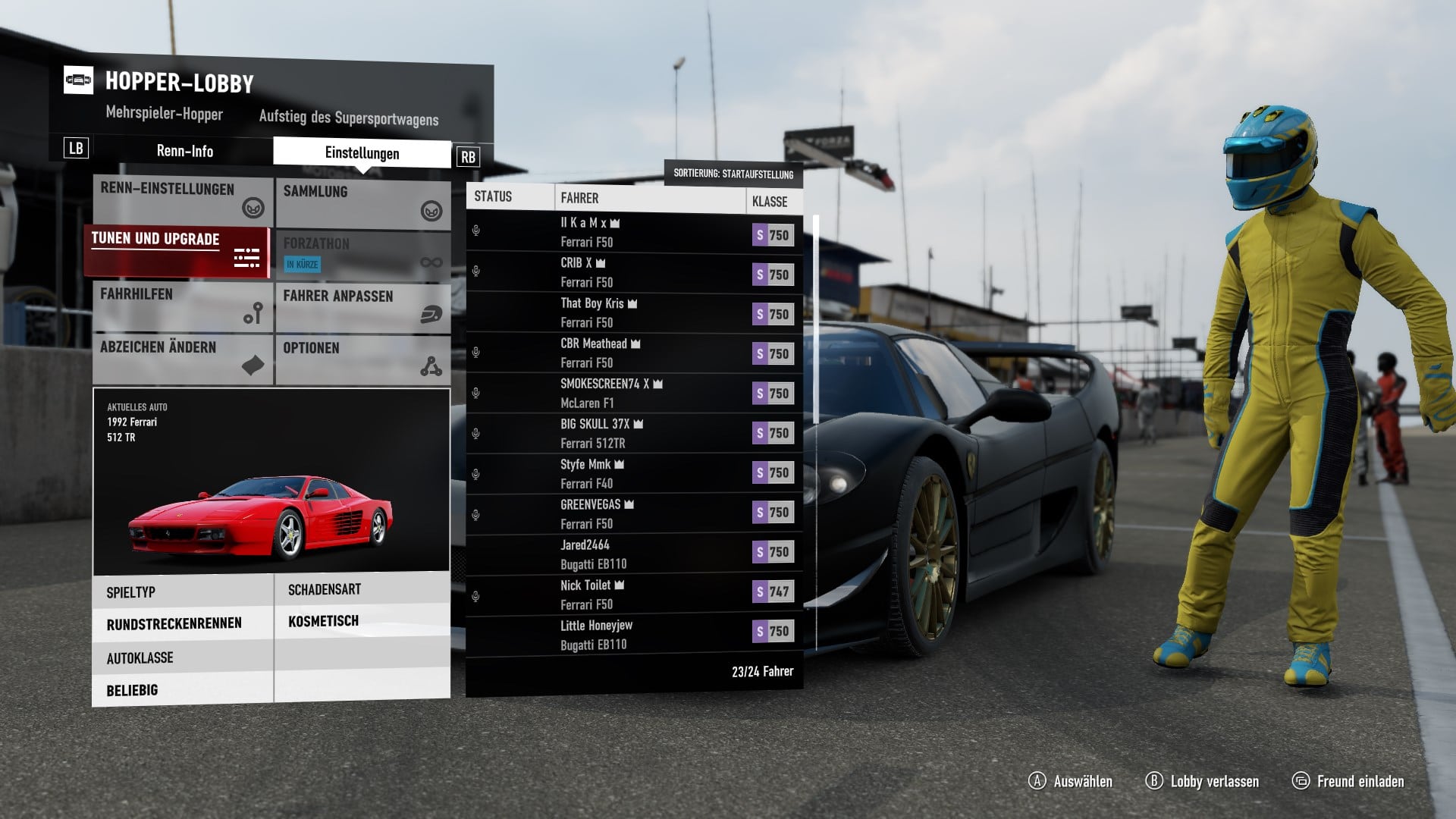Select the Einstellungen tab
Screen dimensions: 1456x819
[362, 152]
